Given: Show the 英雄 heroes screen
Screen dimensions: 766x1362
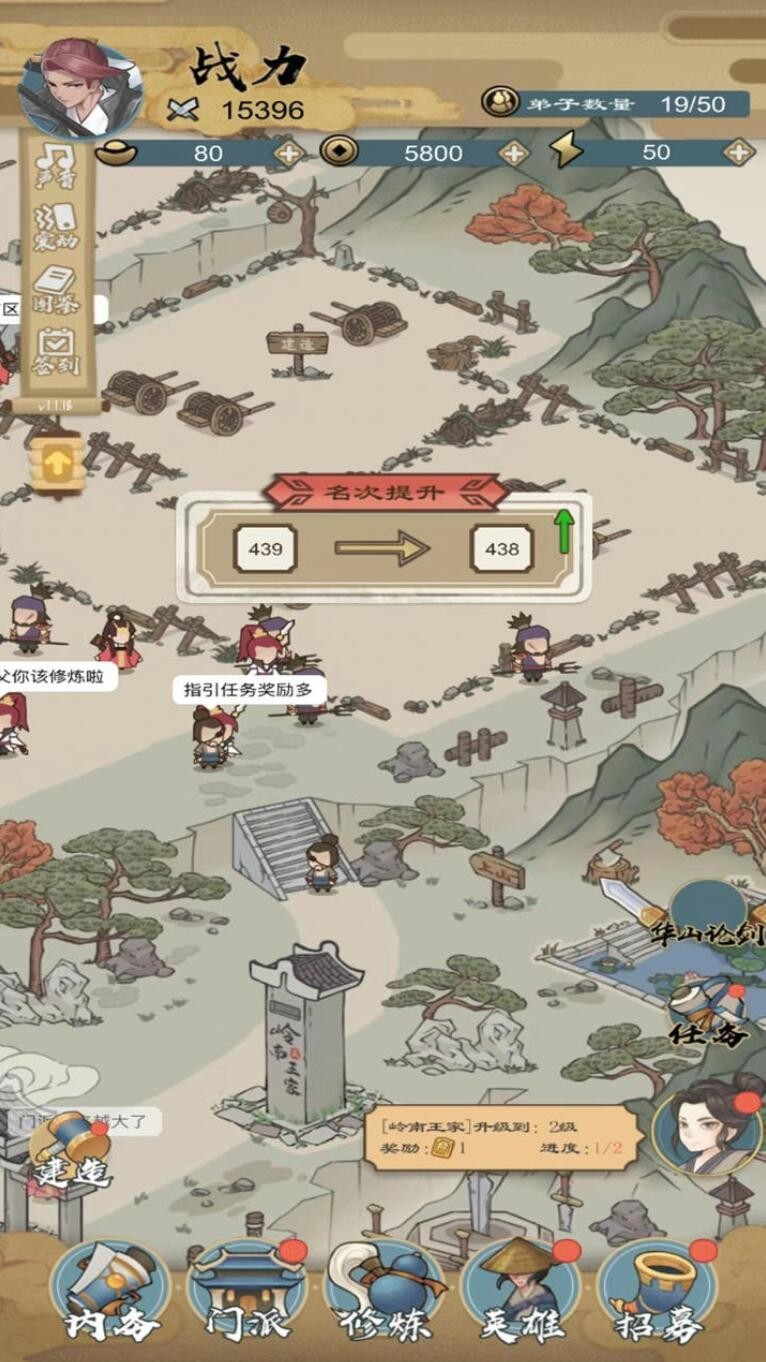Looking at the screenshot, I should 520,1290.
